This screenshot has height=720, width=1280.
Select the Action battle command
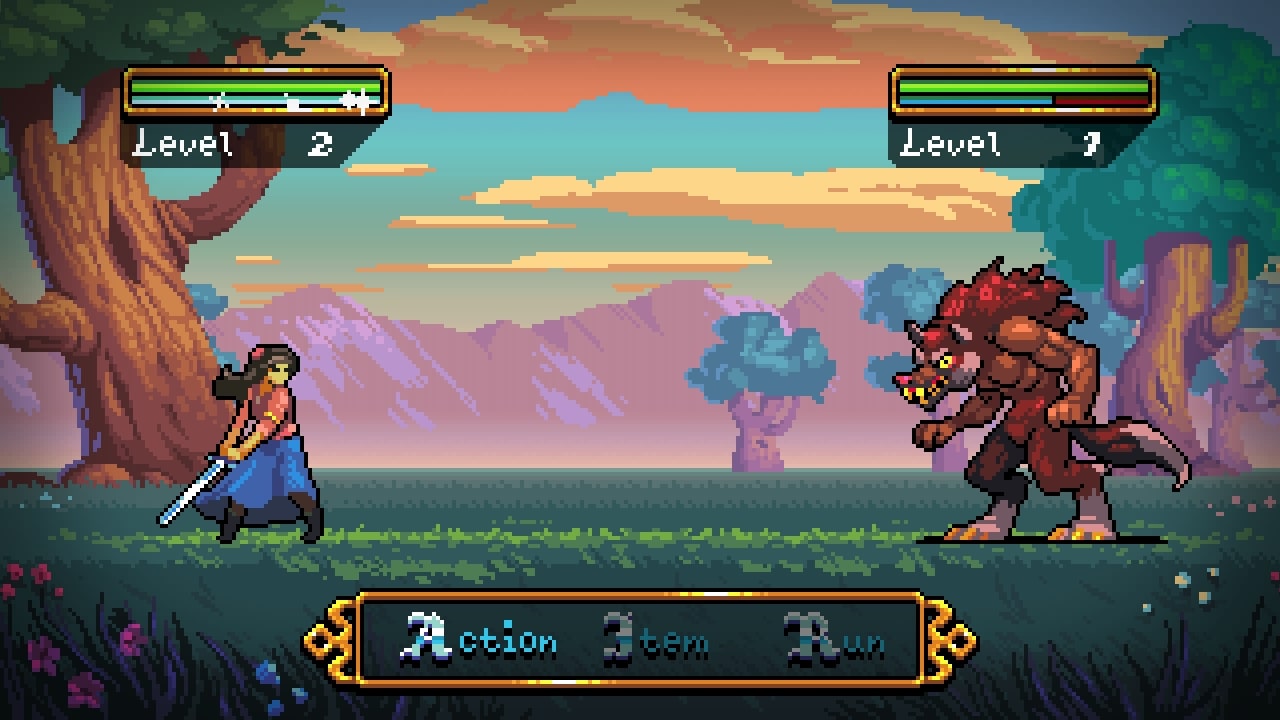pyautogui.click(x=482, y=640)
